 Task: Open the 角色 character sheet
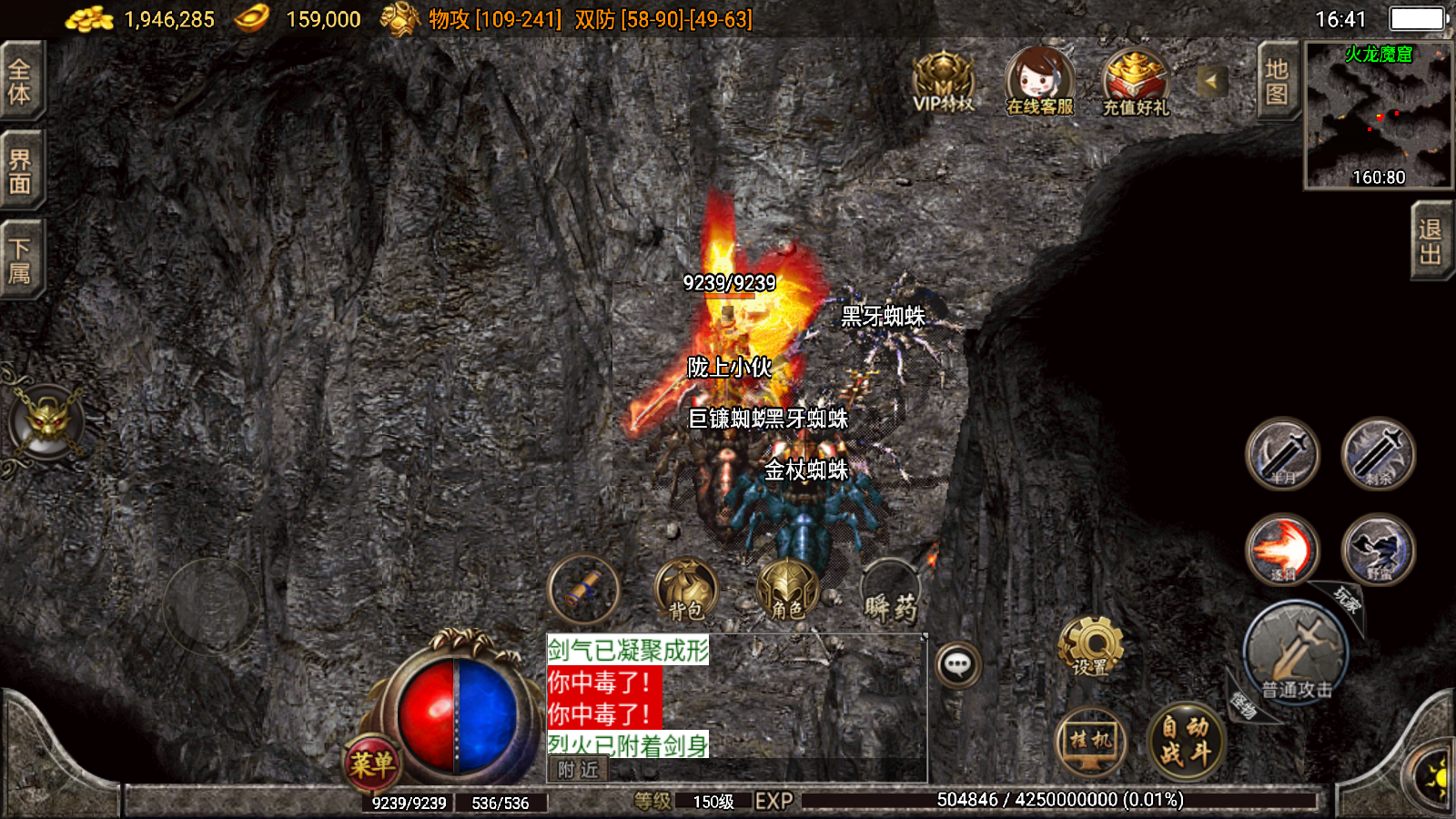pyautogui.click(x=788, y=589)
